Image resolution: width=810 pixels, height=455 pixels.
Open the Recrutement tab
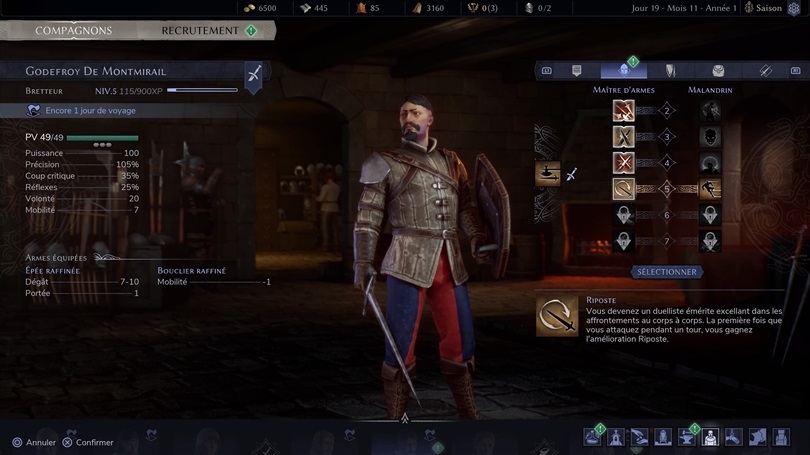pos(200,31)
